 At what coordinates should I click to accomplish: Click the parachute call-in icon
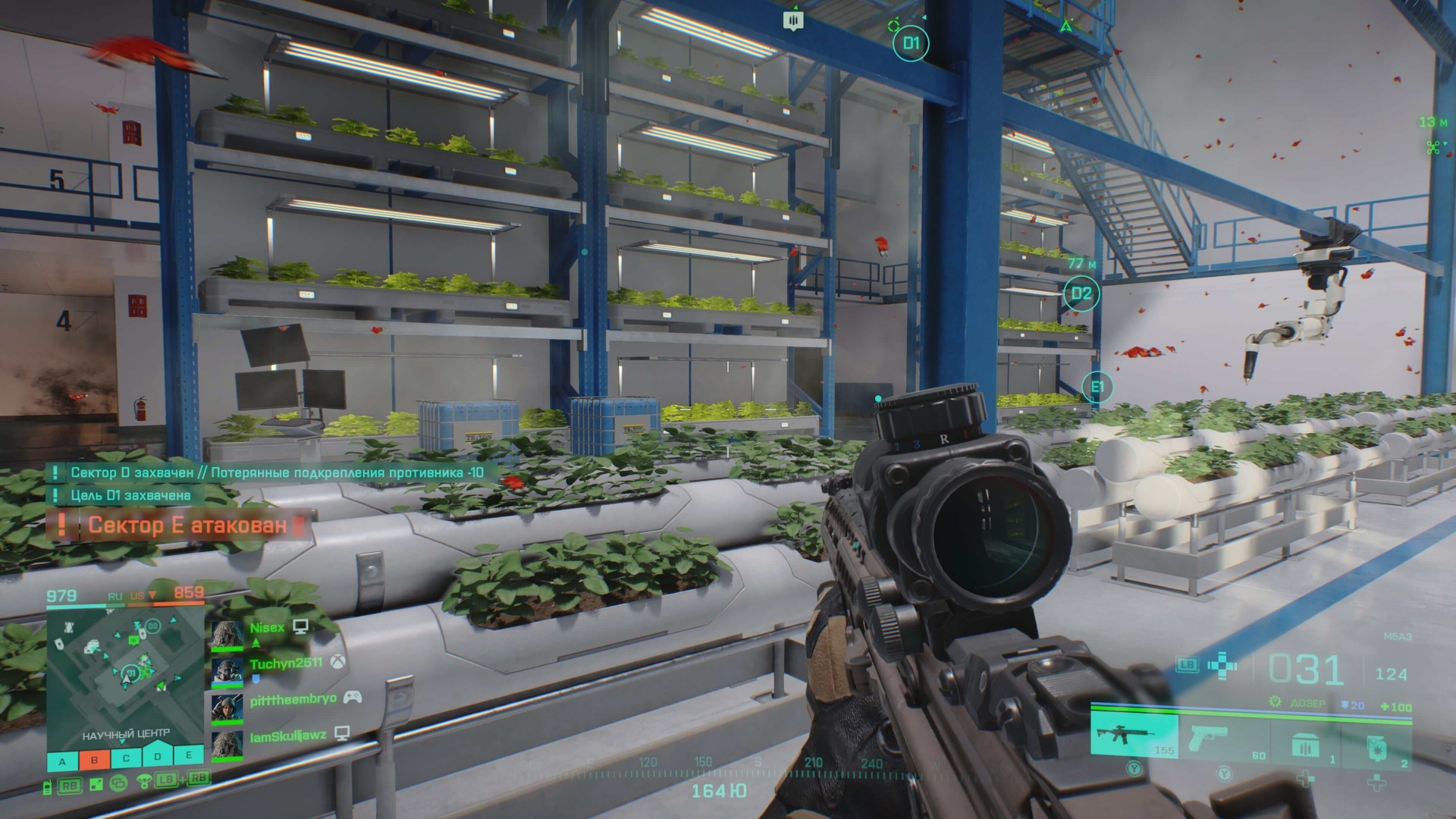tap(143, 781)
